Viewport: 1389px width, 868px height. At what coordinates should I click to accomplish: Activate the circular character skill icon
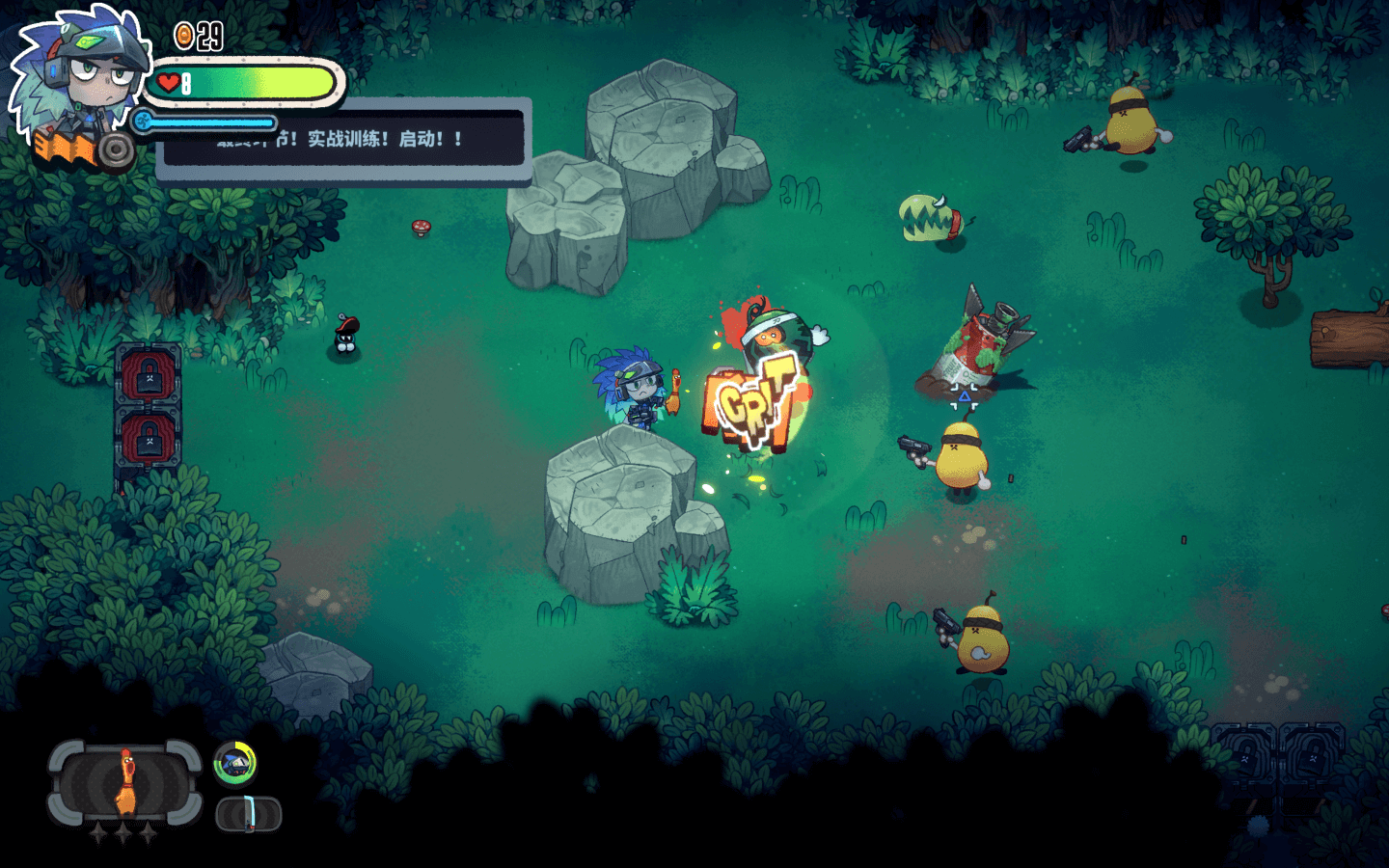point(234,764)
